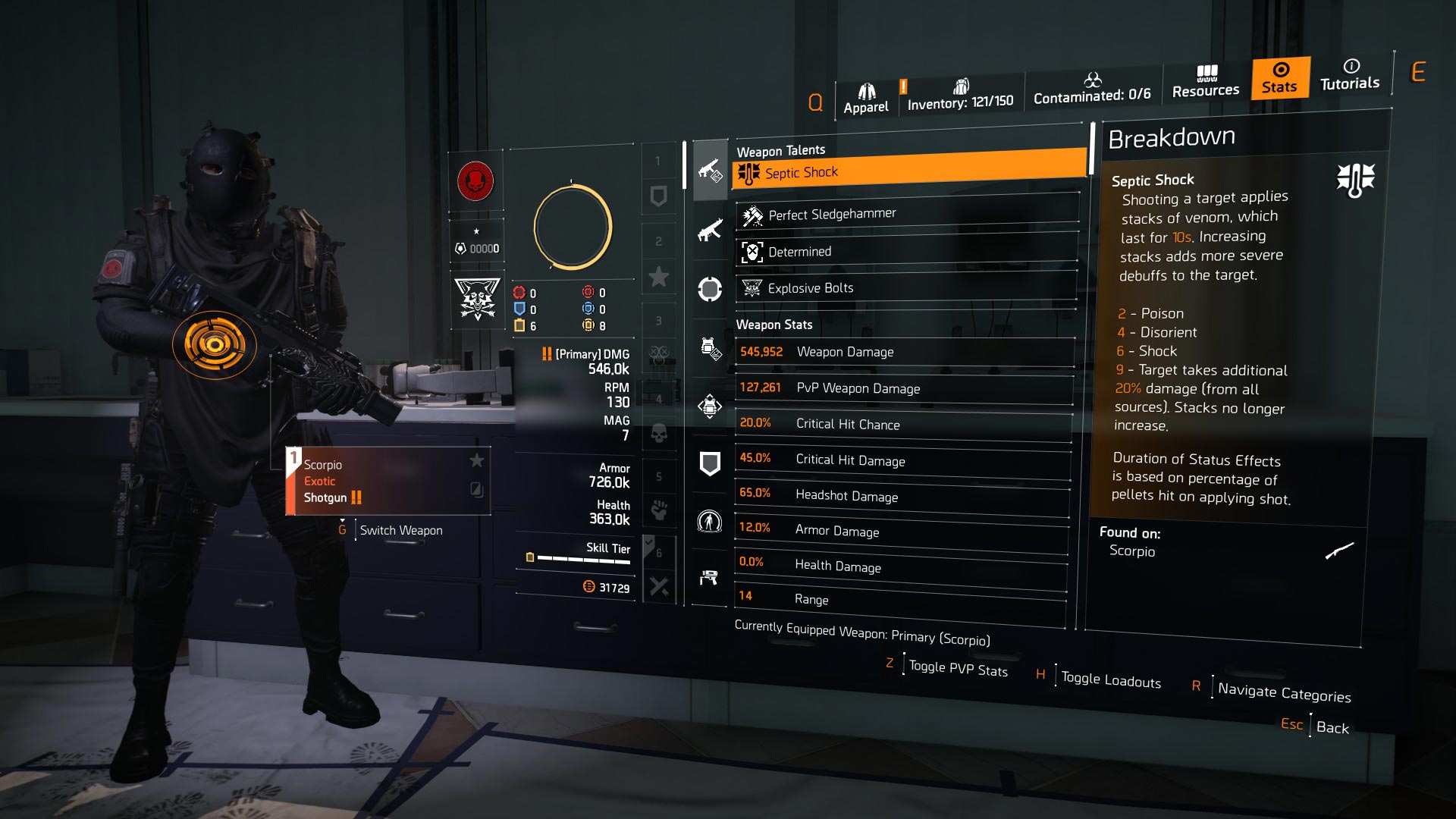This screenshot has width=1456, height=819.
Task: Select the Critical Hit Chance row
Action: tap(902, 424)
